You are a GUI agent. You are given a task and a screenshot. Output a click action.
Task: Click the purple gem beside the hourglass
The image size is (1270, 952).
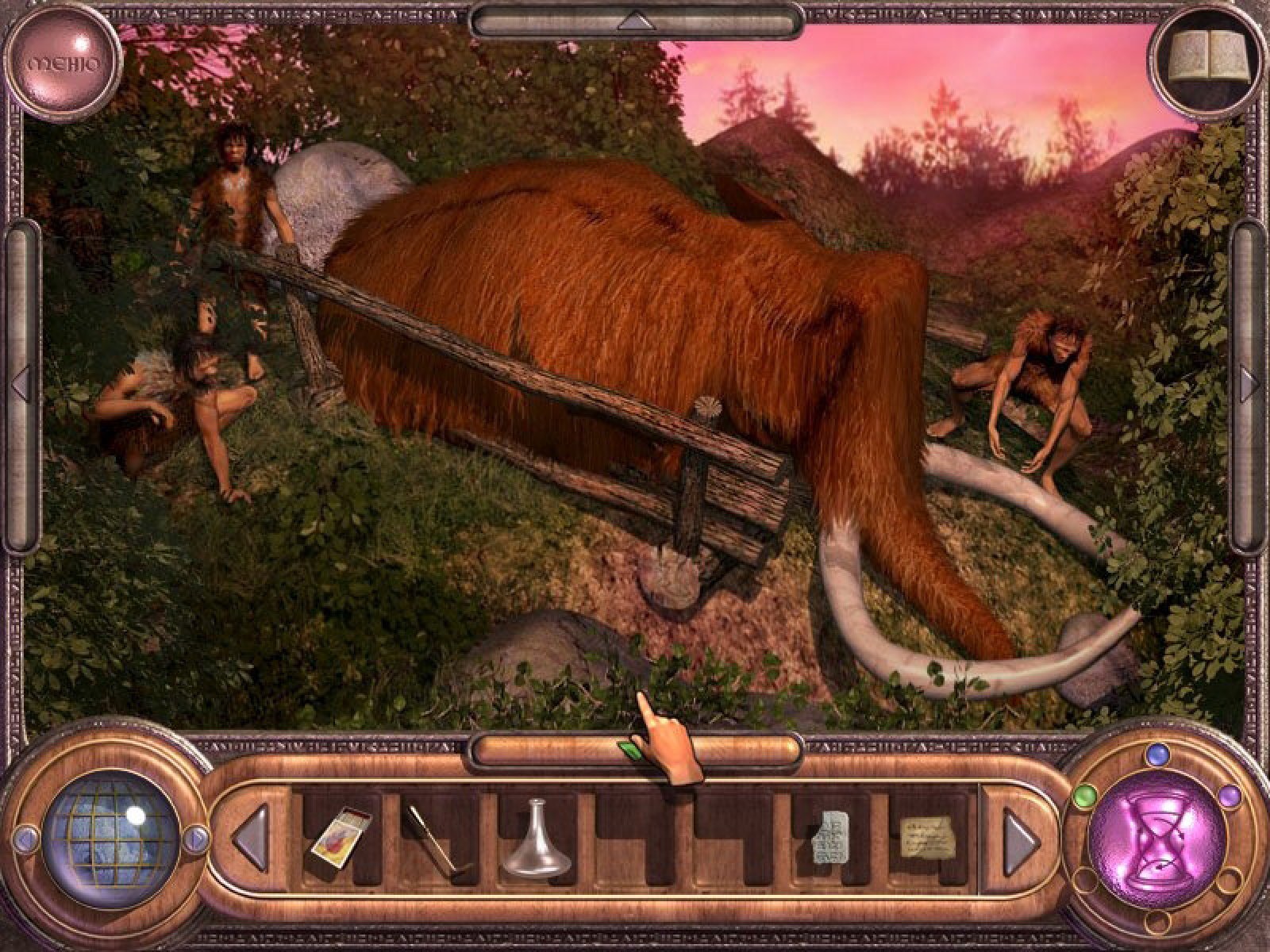coord(1230,794)
